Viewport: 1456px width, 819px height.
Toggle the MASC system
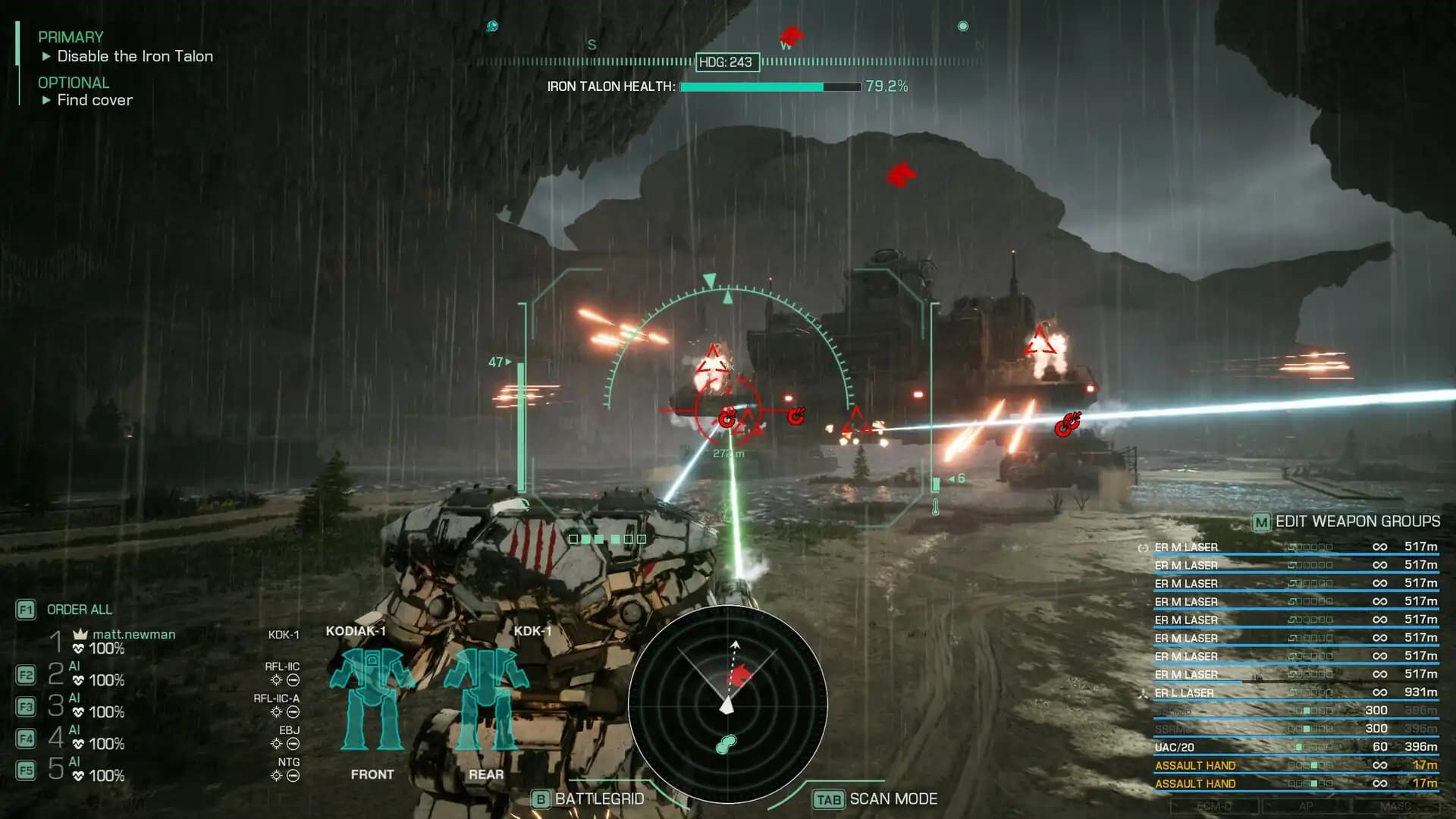1395,805
